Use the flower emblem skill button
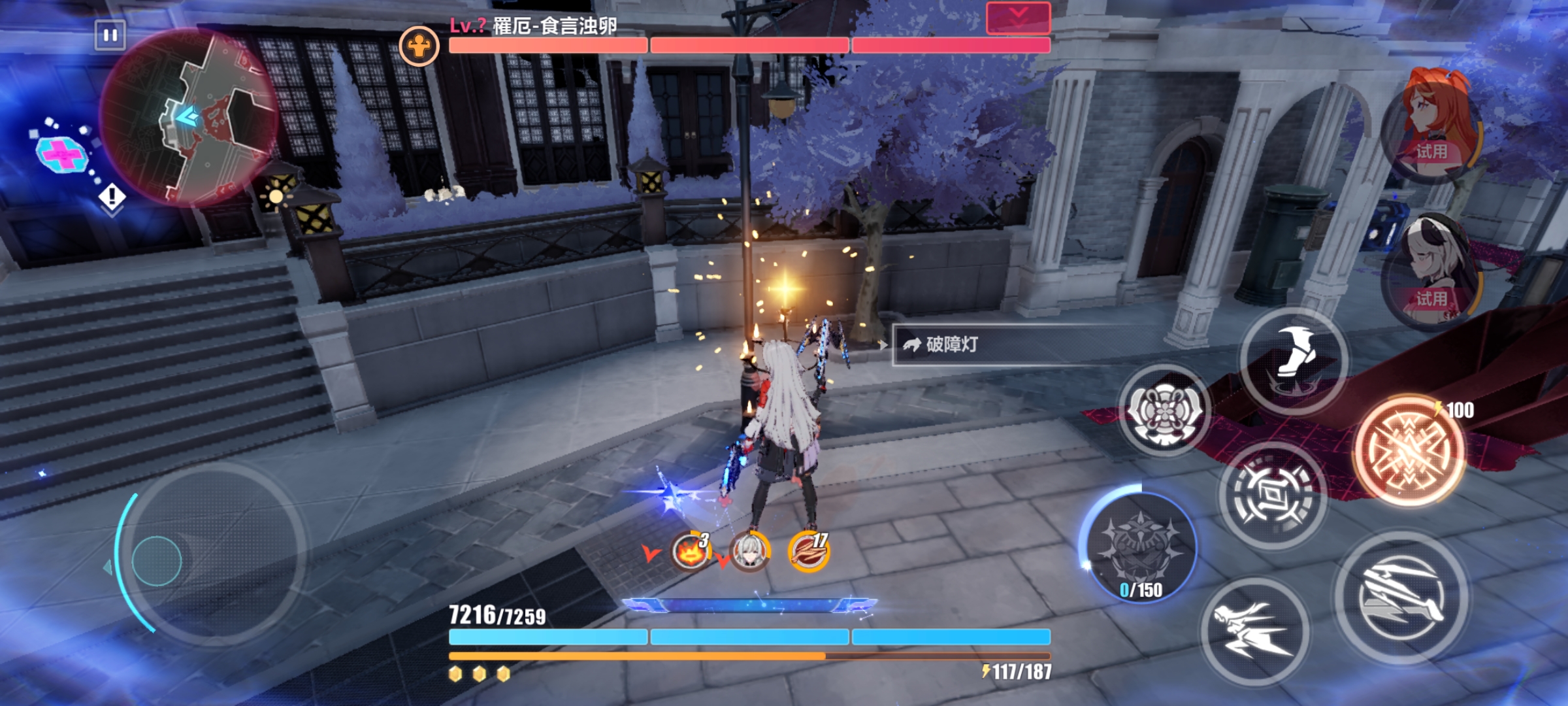Viewport: 1568px width, 706px height. coord(1164,411)
